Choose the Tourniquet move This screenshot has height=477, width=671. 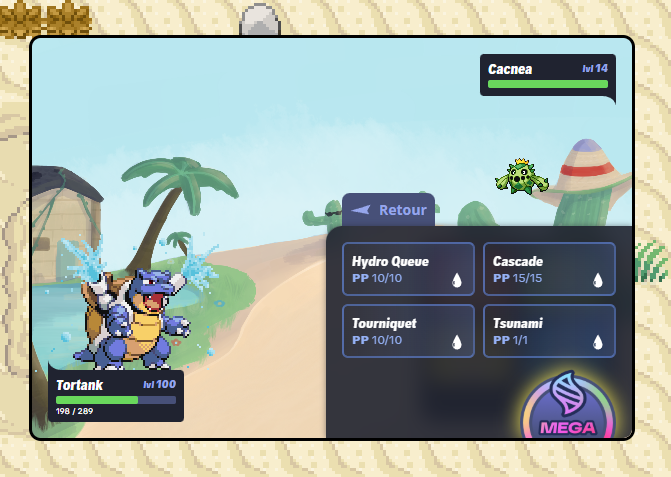(408, 331)
